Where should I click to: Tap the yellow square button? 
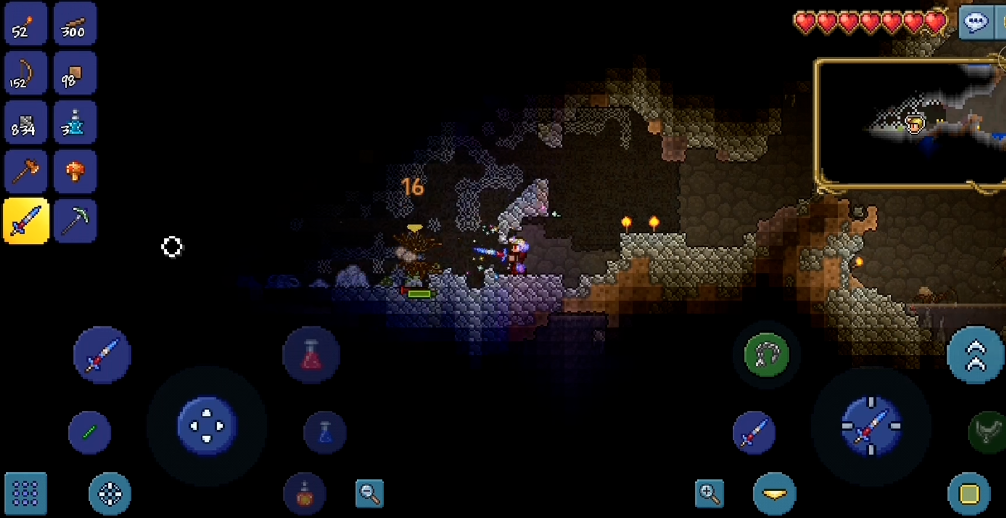968,493
